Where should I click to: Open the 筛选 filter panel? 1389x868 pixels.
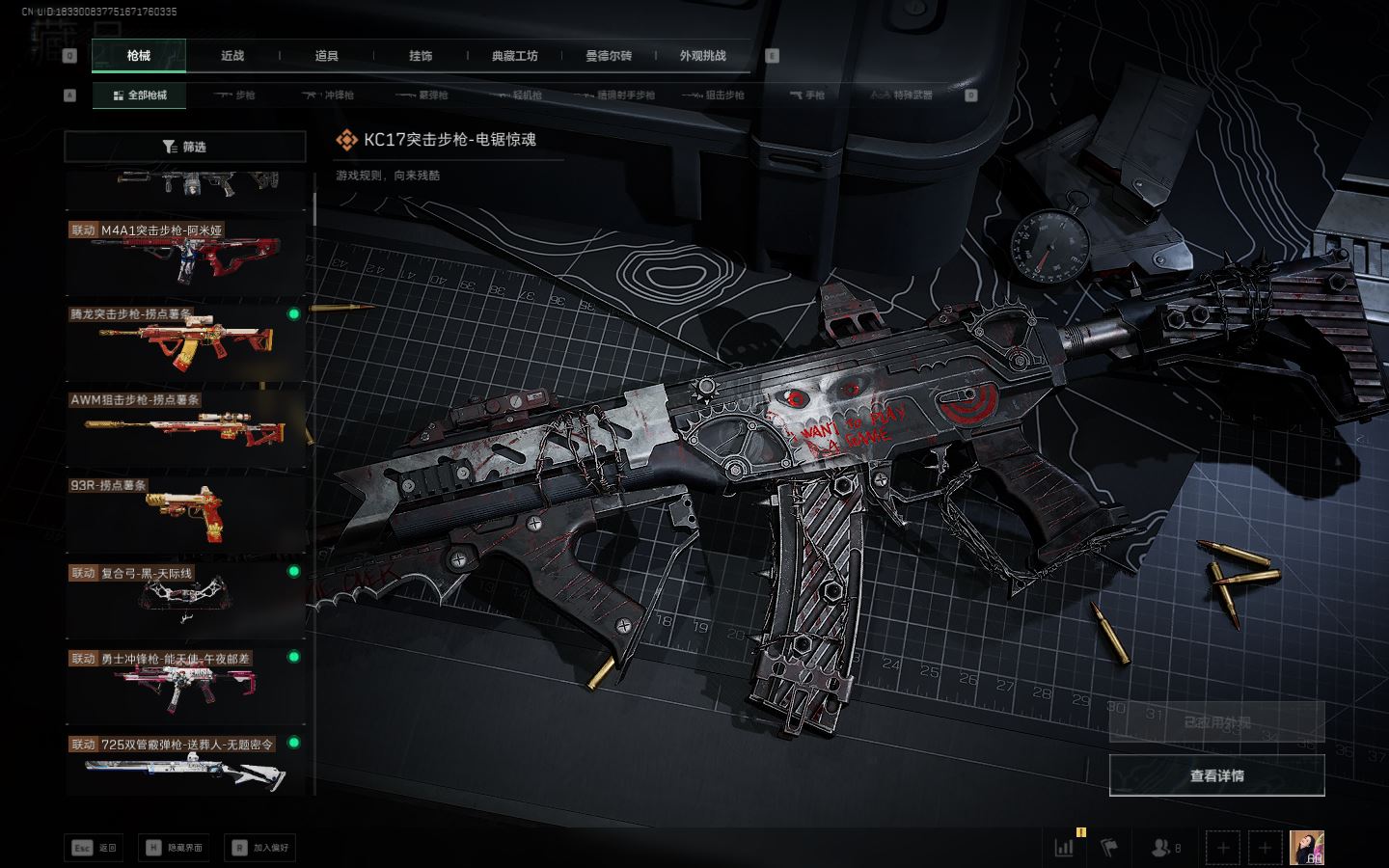pyautogui.click(x=185, y=147)
